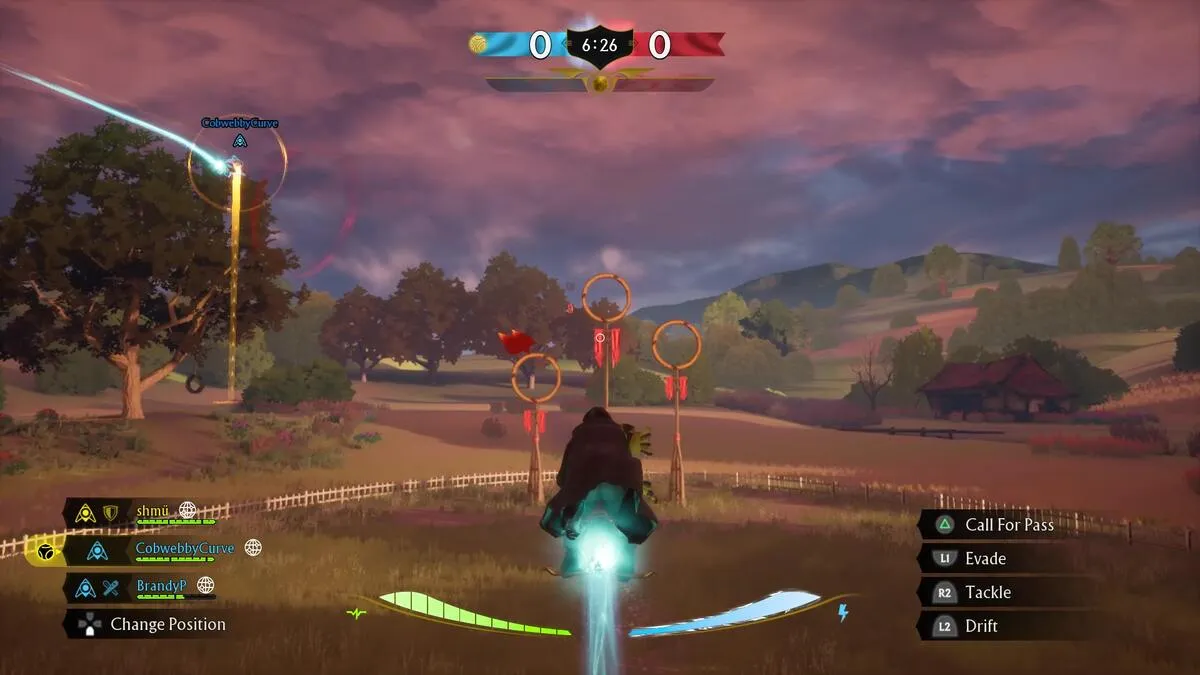Viewport: 1200px width, 675px height.
Task: Select shmü in the team roster
Action: click(154, 511)
